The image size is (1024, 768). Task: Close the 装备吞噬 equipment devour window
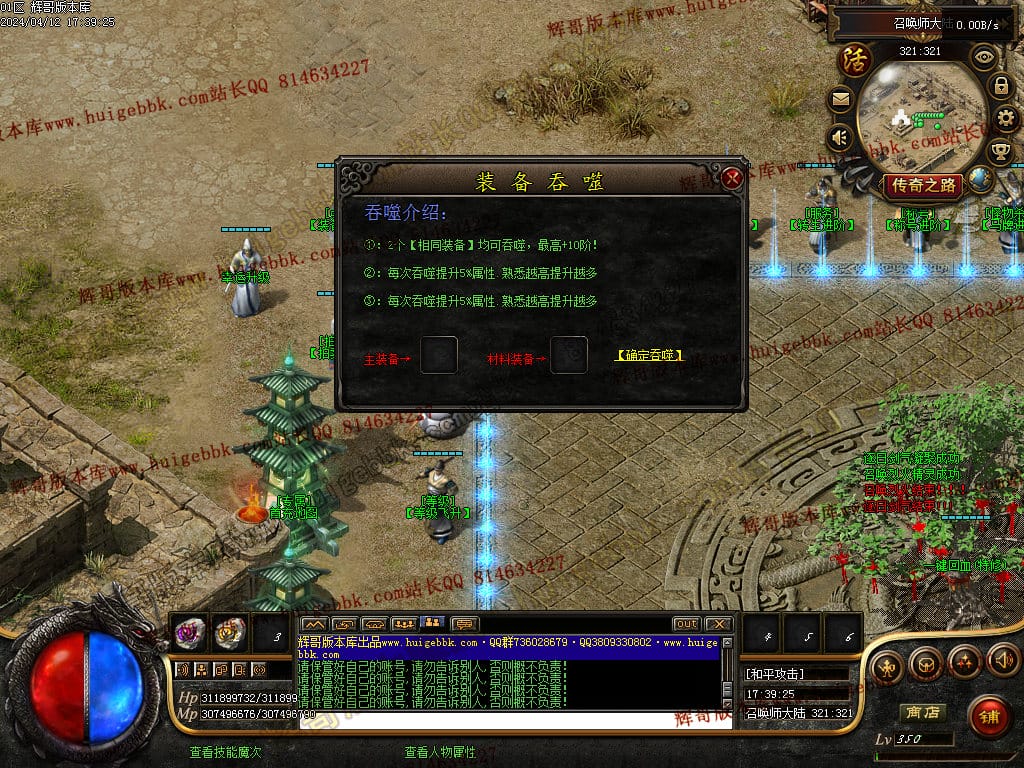(x=732, y=179)
